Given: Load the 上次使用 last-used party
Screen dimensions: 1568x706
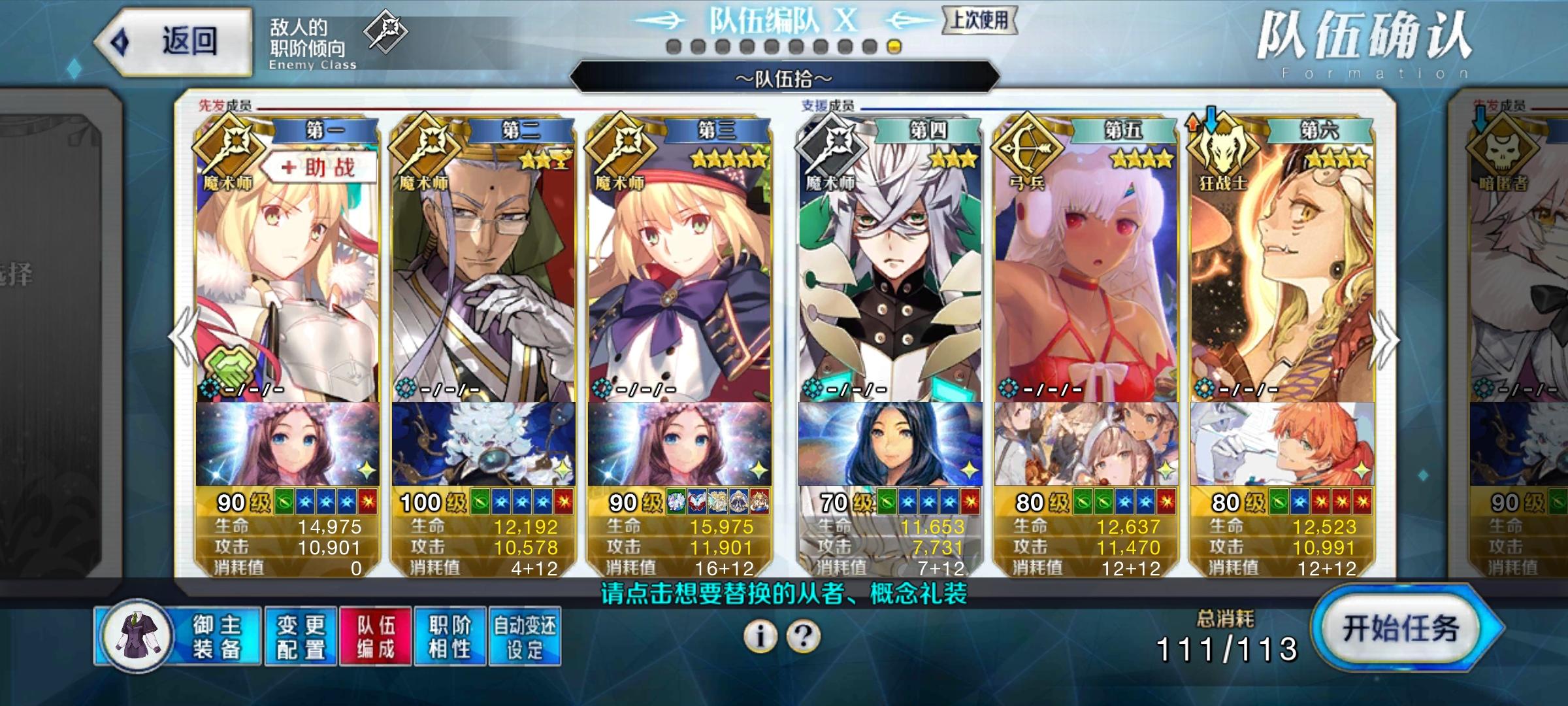Looking at the screenshot, I should (x=979, y=20).
